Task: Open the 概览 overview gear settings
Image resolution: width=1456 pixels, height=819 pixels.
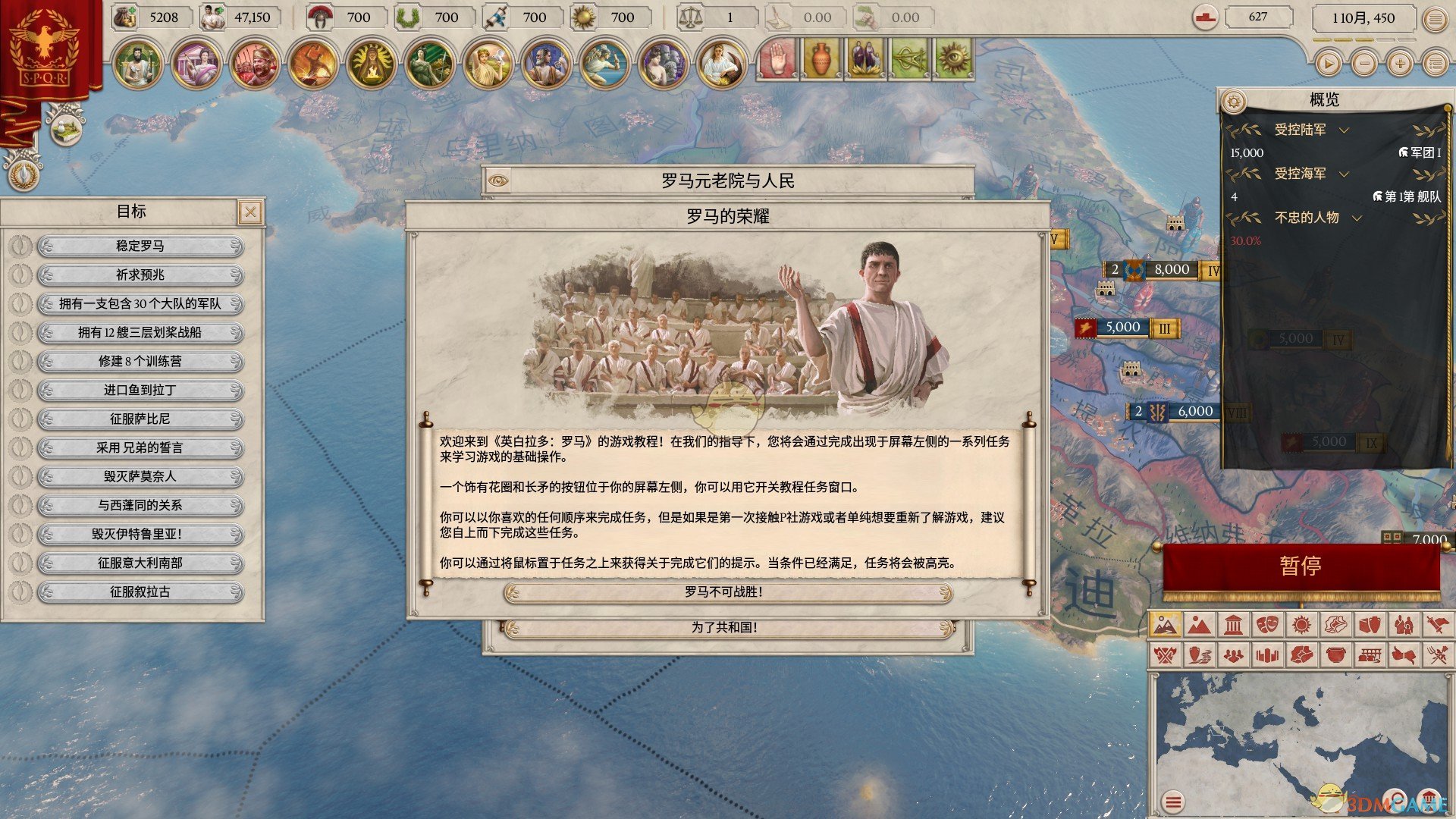Action: [x=1235, y=100]
